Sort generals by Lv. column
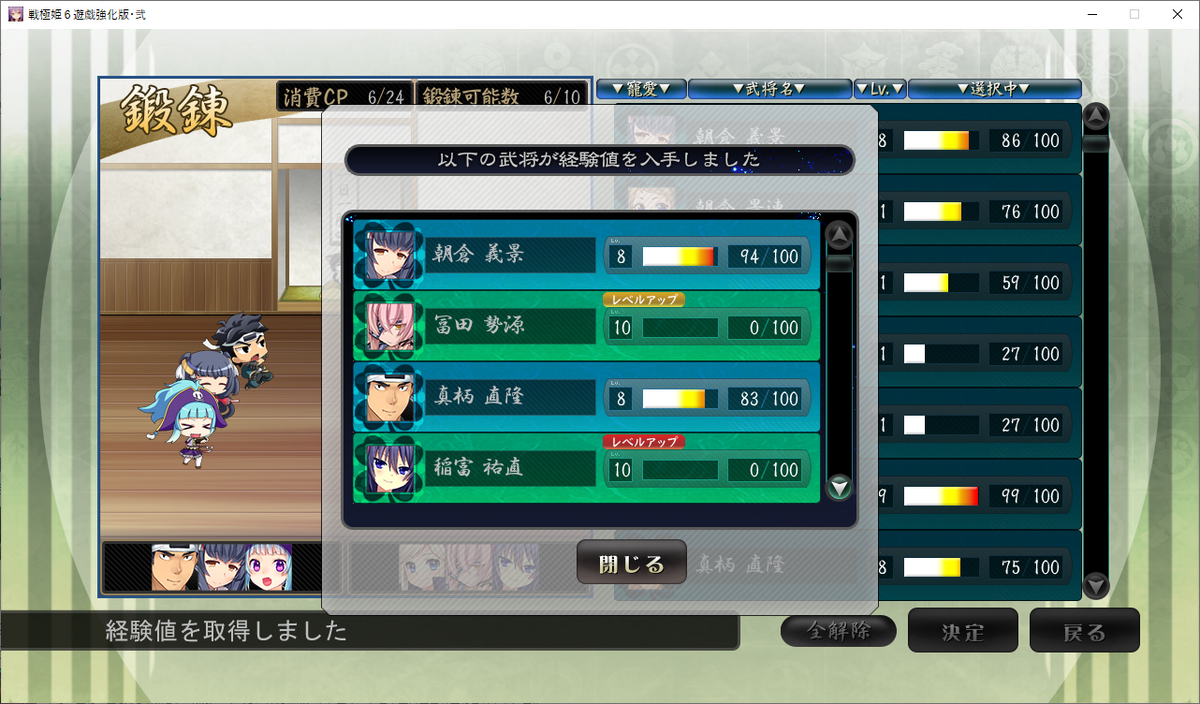This screenshot has height=704, width=1200. coord(880,89)
